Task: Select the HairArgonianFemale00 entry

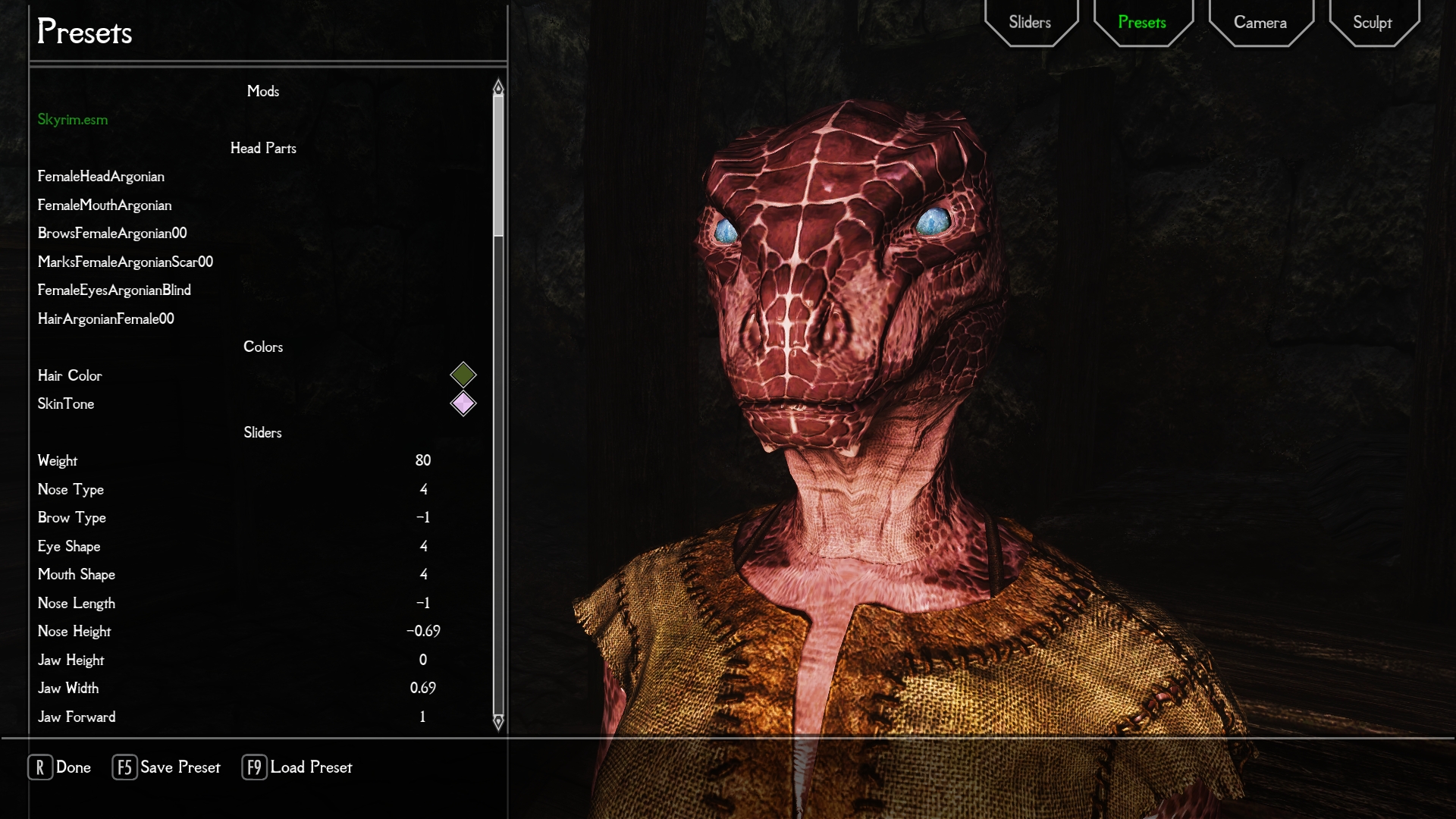Action: point(106,319)
